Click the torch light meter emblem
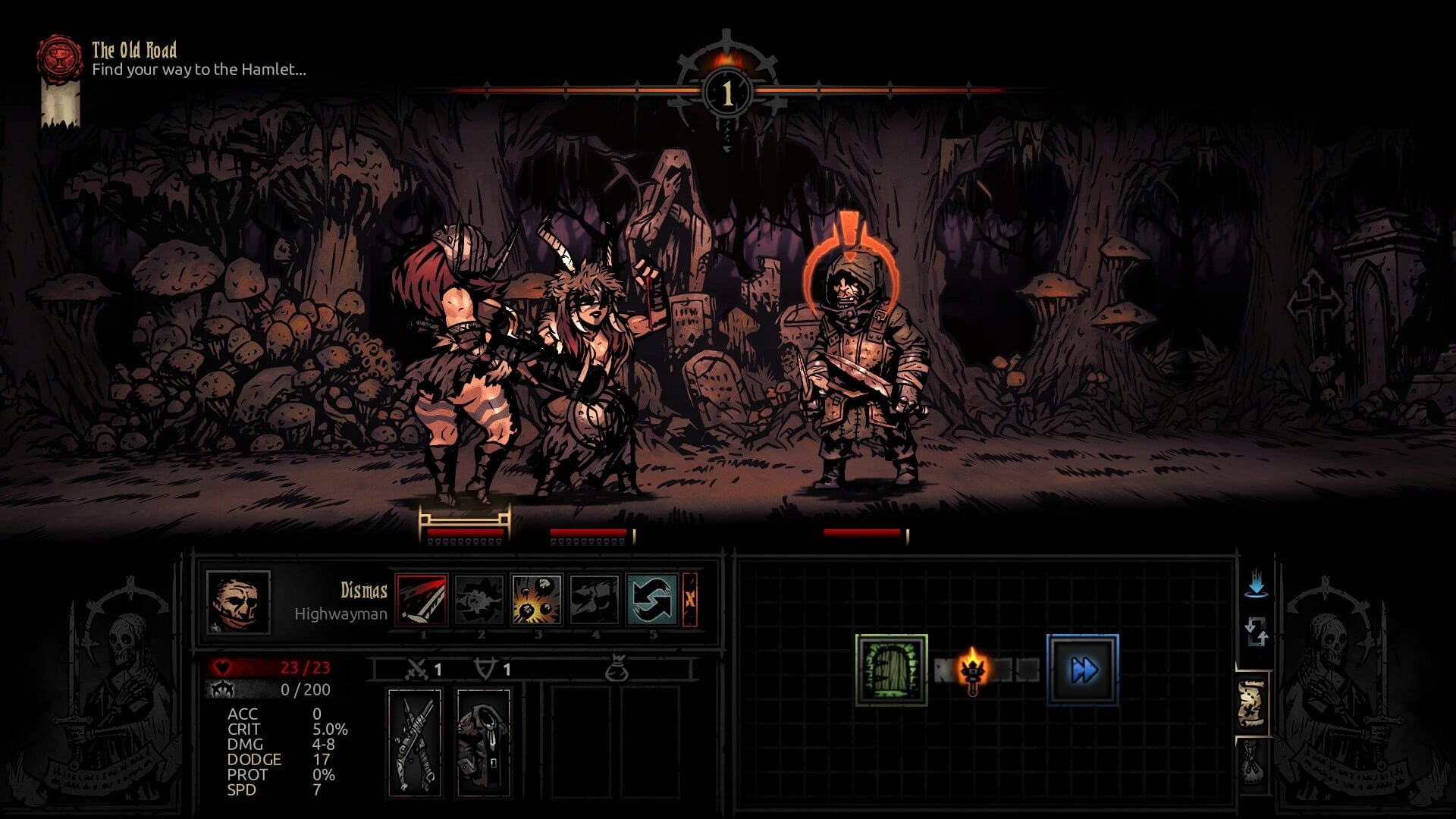Image resolution: width=1456 pixels, height=819 pixels. tap(727, 91)
